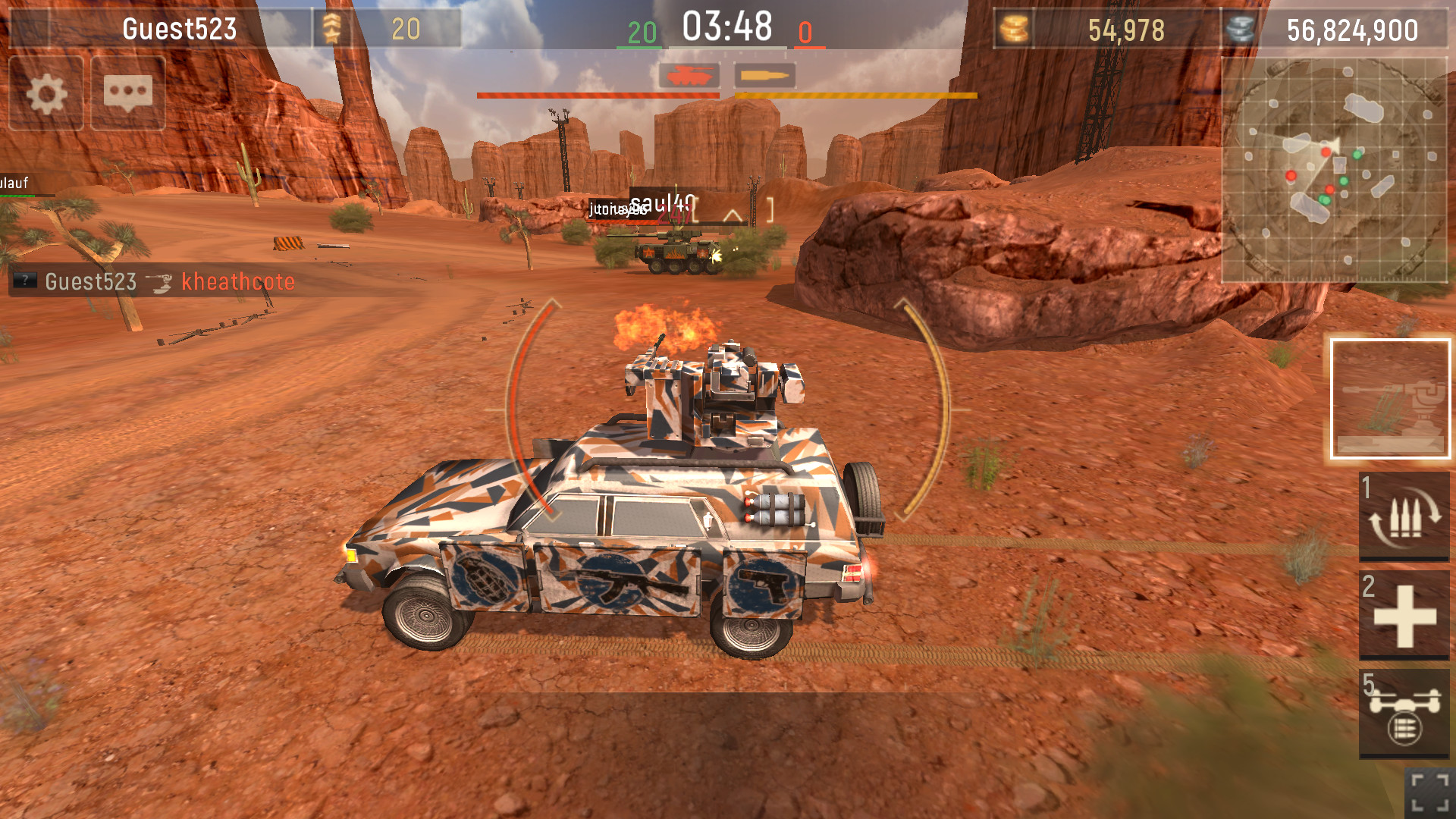Viewport: 1456px width, 819px height.
Task: Click the Guest523 player name
Action: click(x=179, y=29)
